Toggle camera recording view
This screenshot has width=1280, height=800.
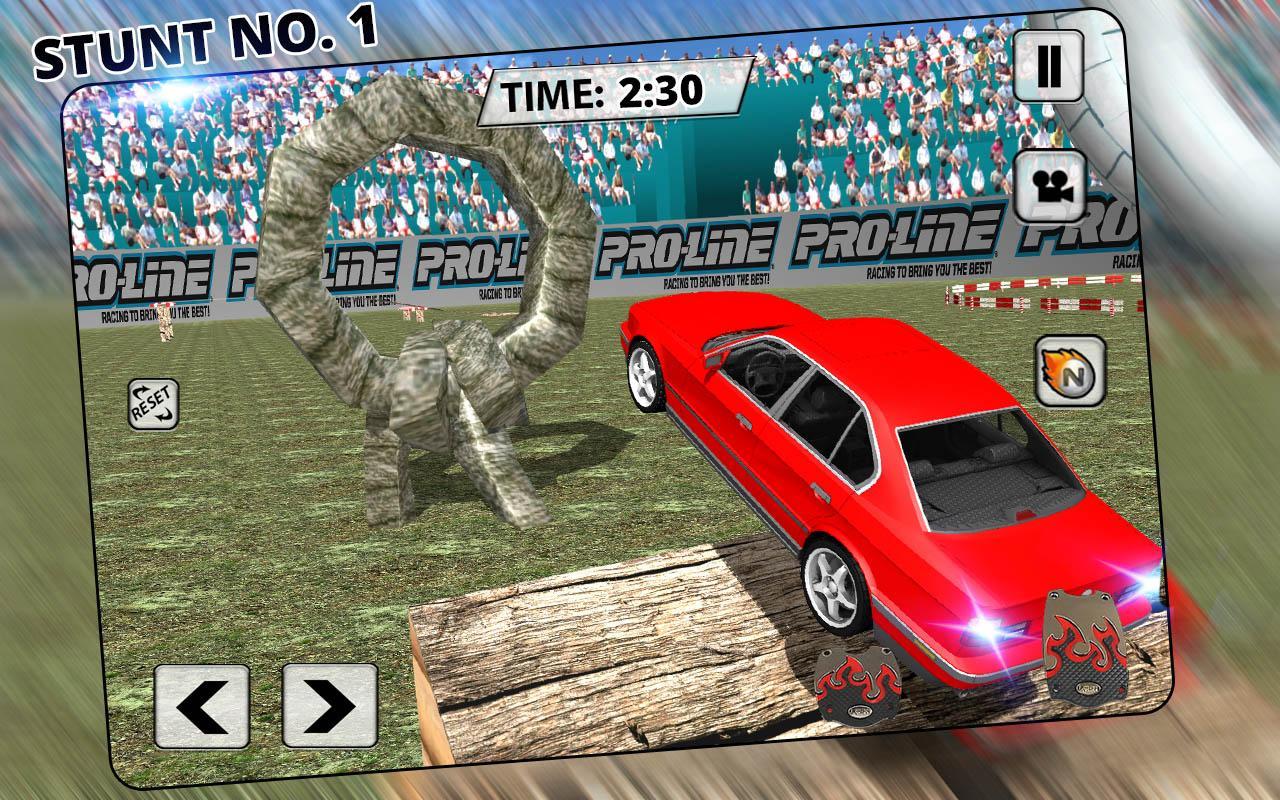tap(1050, 187)
